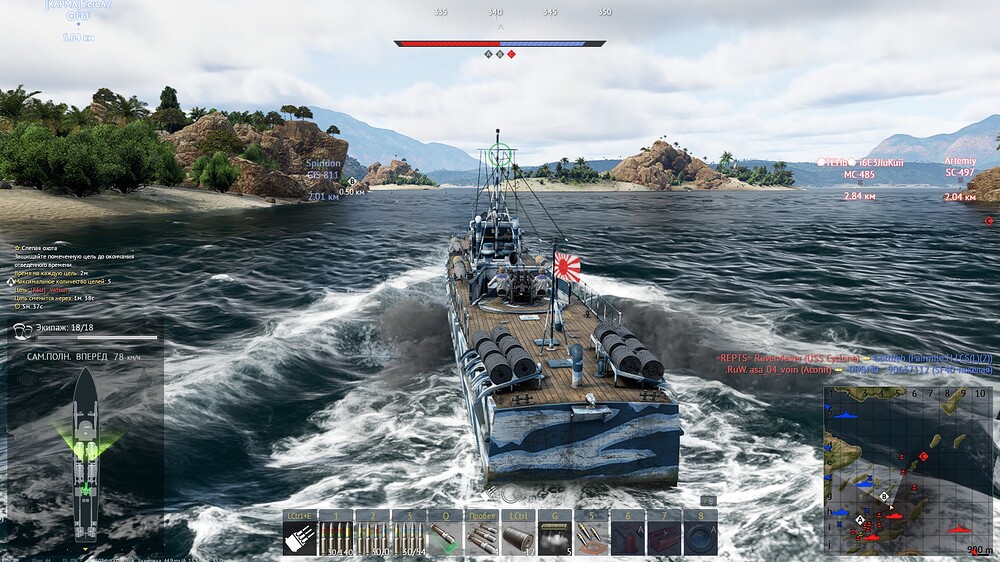
Task: Select capture point C marker on minimap
Action: click(x=923, y=456)
